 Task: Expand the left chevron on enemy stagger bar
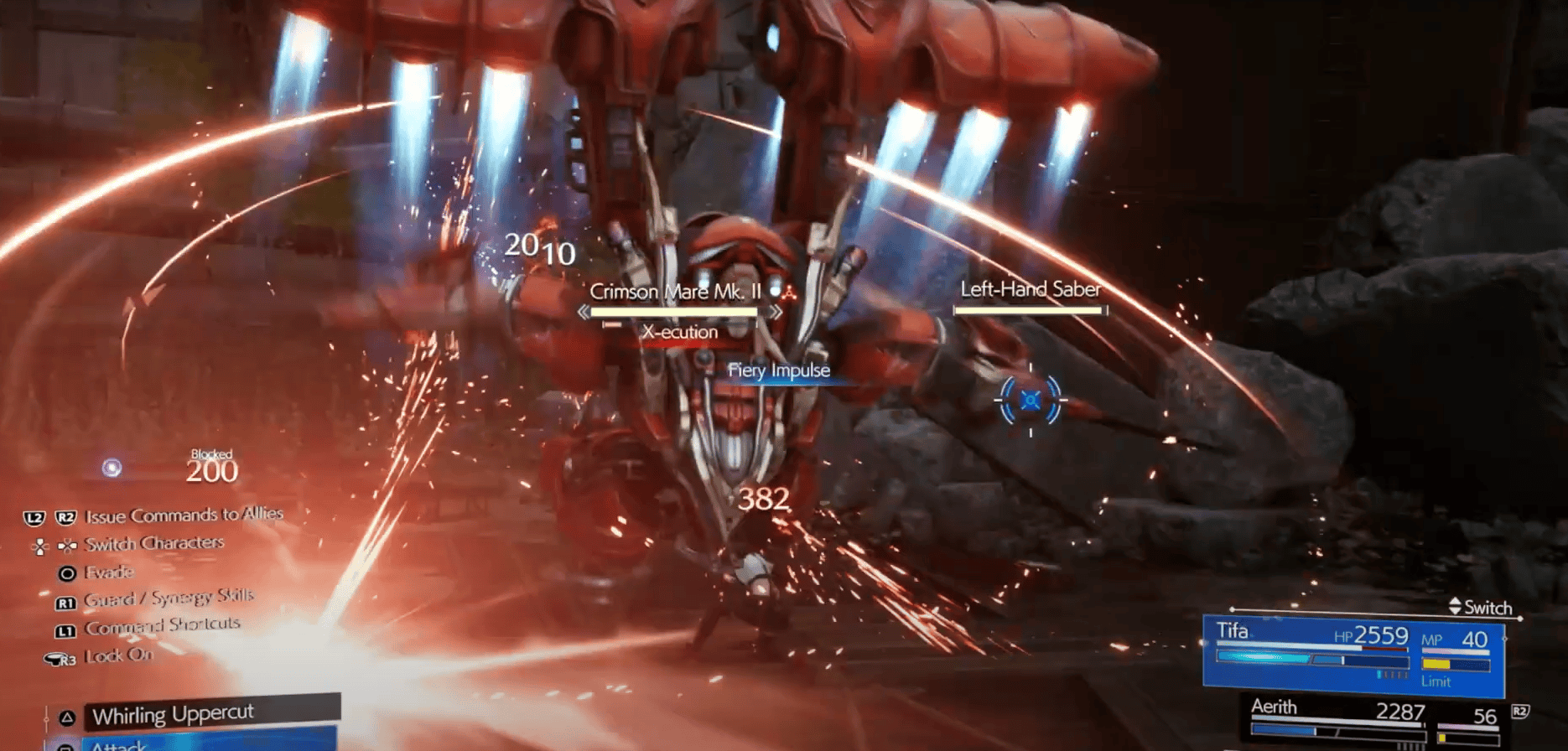583,310
